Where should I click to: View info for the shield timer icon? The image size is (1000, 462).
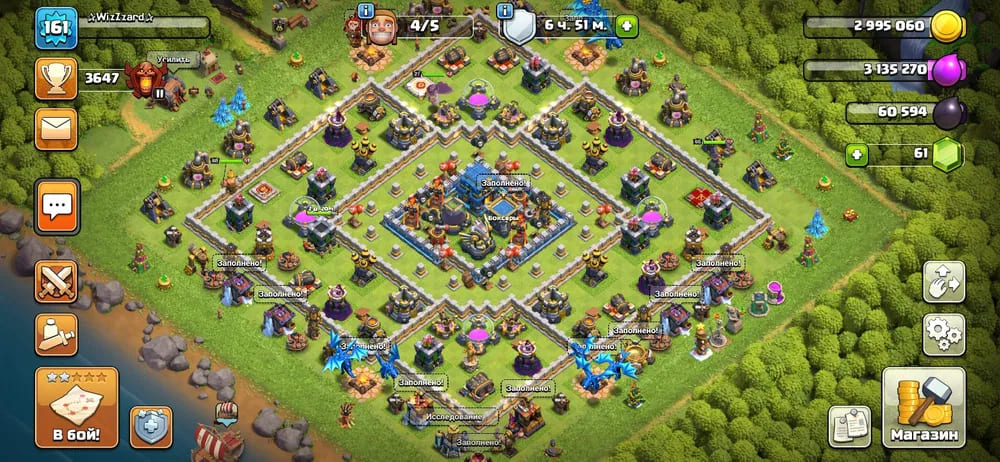pyautogui.click(x=516, y=26)
